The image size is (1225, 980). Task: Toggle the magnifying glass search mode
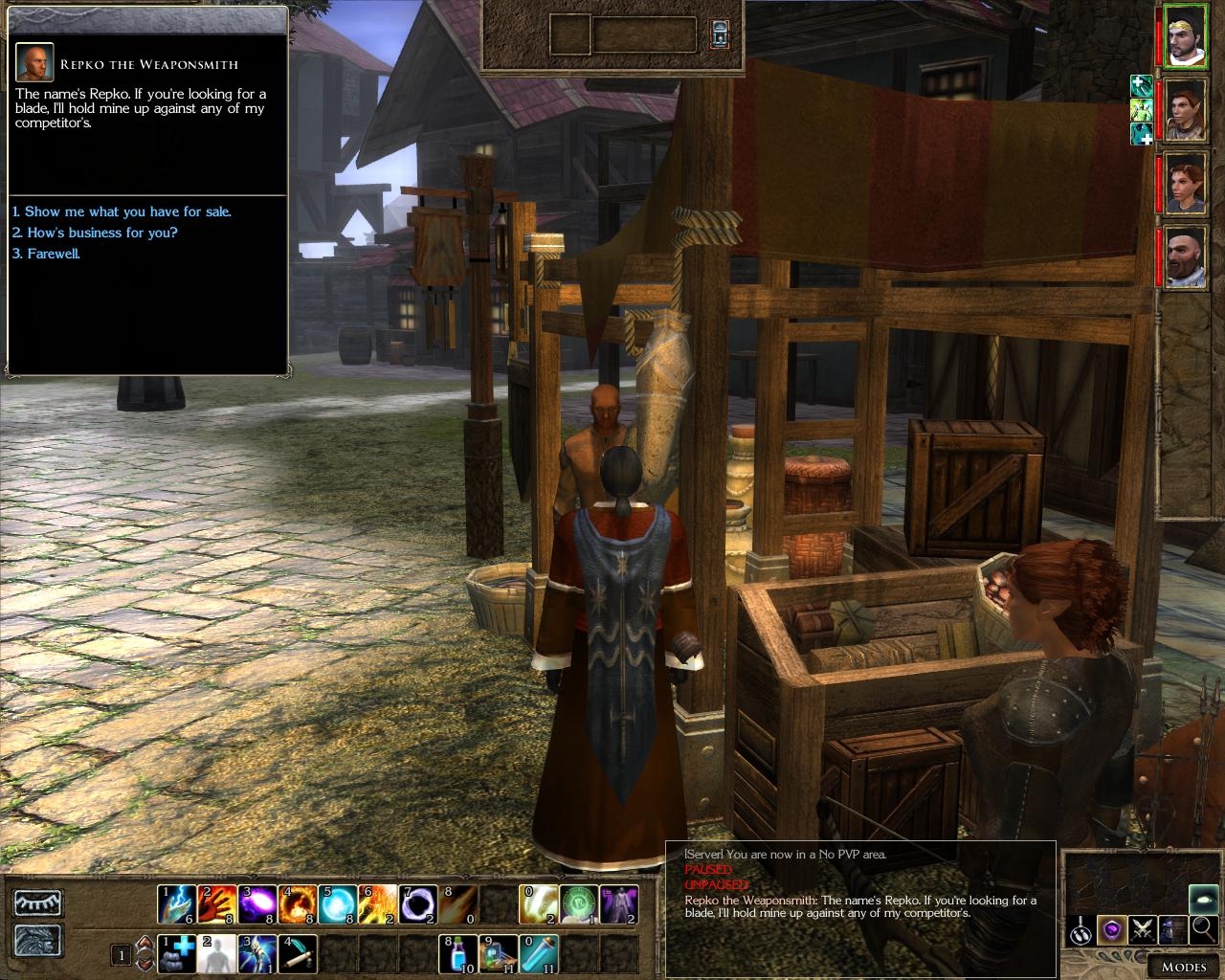(1203, 928)
